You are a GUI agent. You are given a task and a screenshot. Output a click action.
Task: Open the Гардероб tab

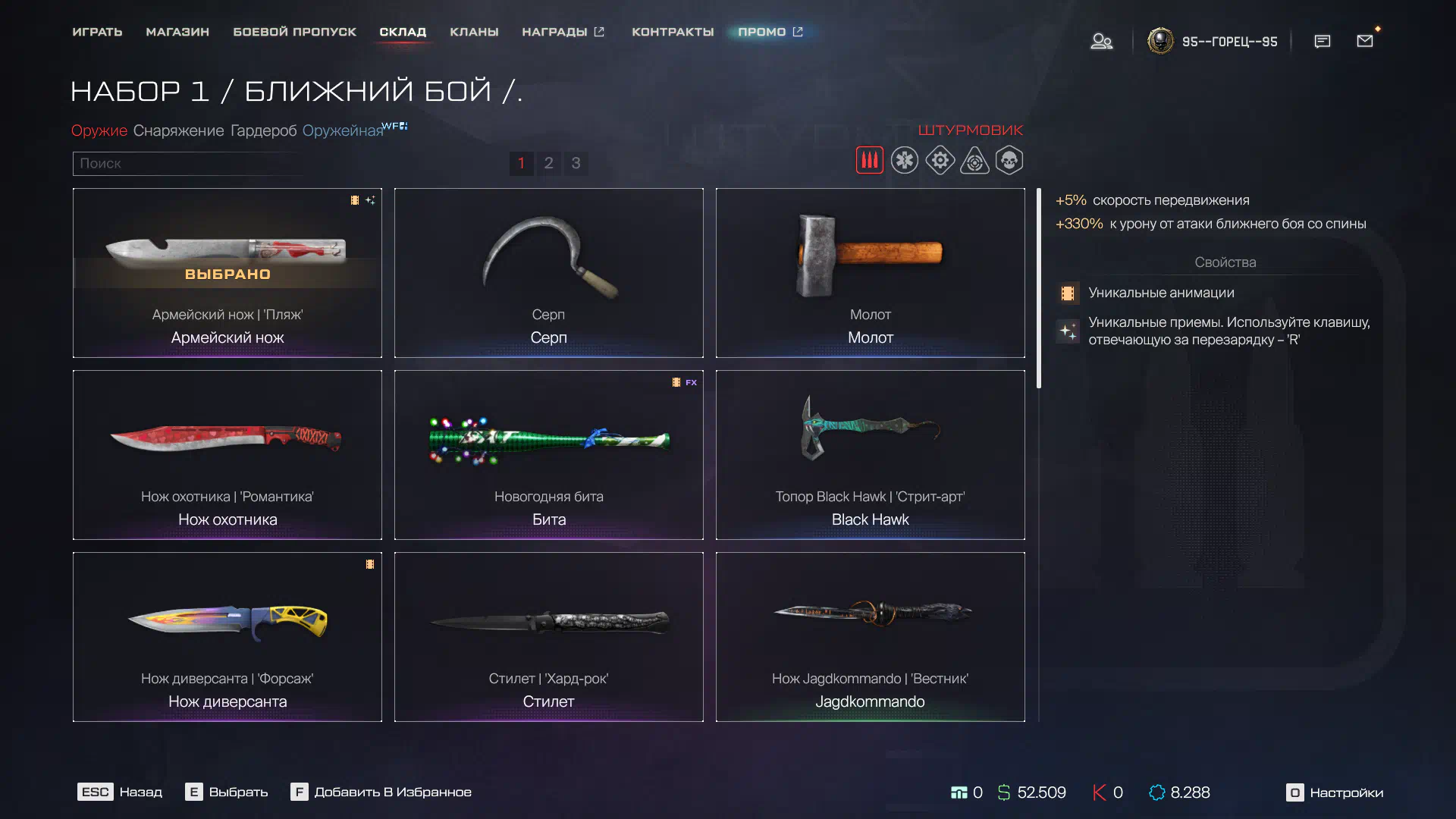pyautogui.click(x=263, y=130)
